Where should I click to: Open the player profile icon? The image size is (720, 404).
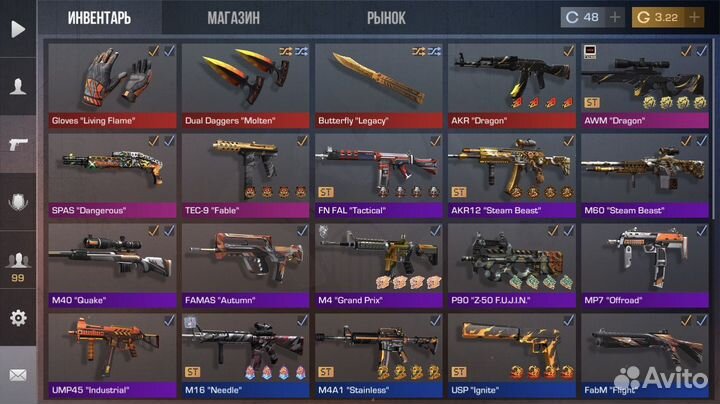pyautogui.click(x=17, y=87)
